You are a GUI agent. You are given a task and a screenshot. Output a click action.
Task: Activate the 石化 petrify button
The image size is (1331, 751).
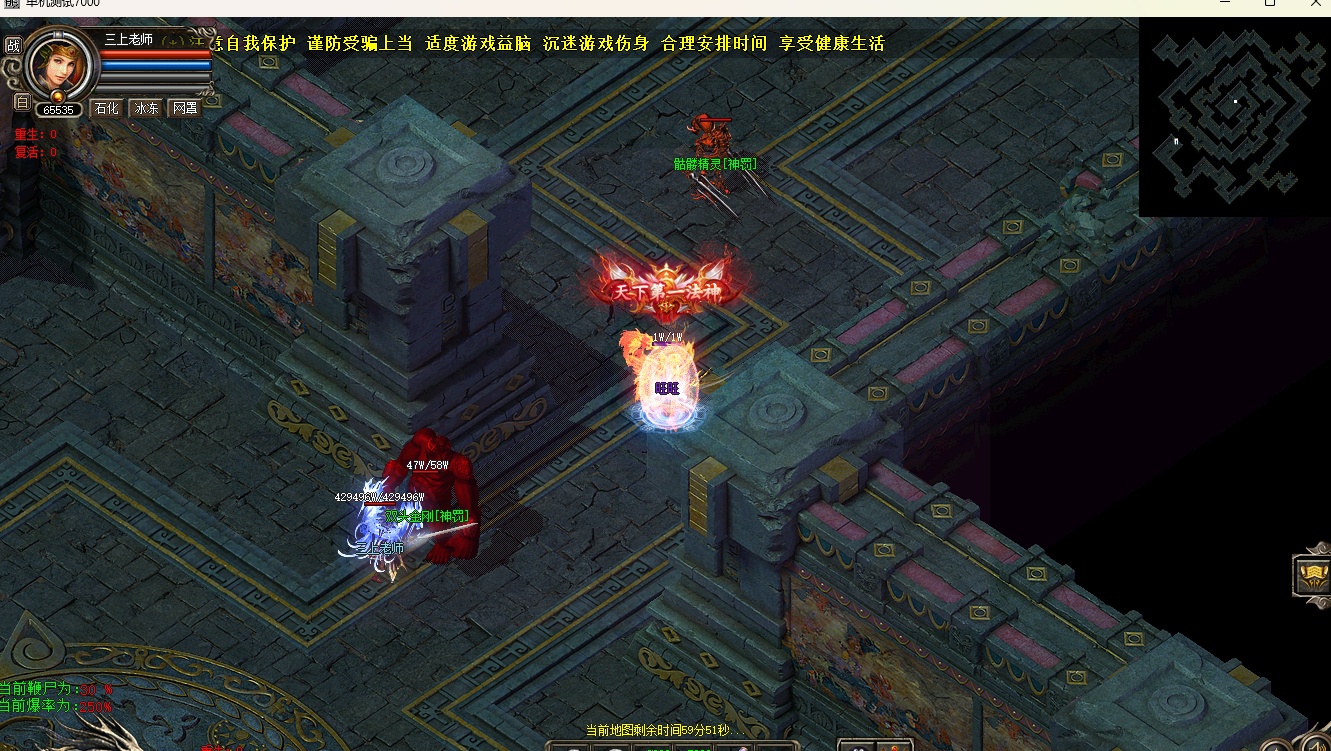[x=107, y=108]
